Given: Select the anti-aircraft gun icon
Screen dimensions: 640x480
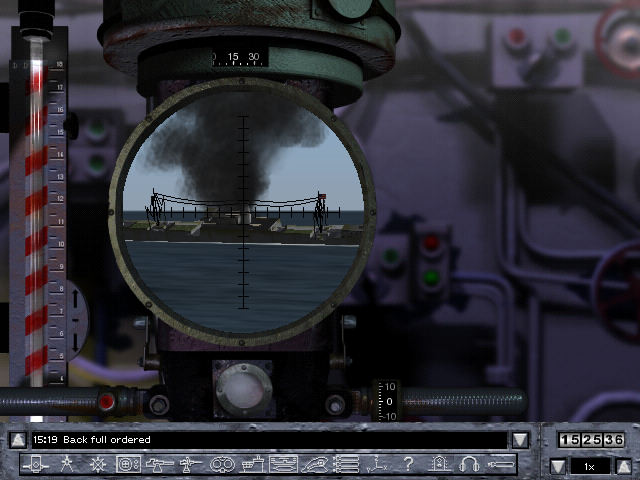Looking at the screenshot, I should pos(190,464).
